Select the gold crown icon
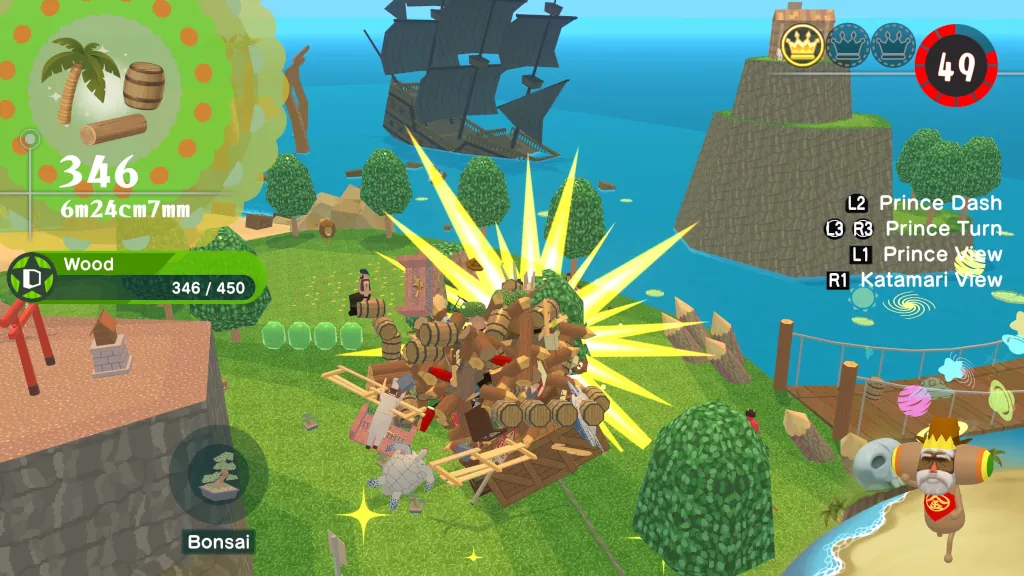The height and width of the screenshot is (576, 1024). pos(801,45)
